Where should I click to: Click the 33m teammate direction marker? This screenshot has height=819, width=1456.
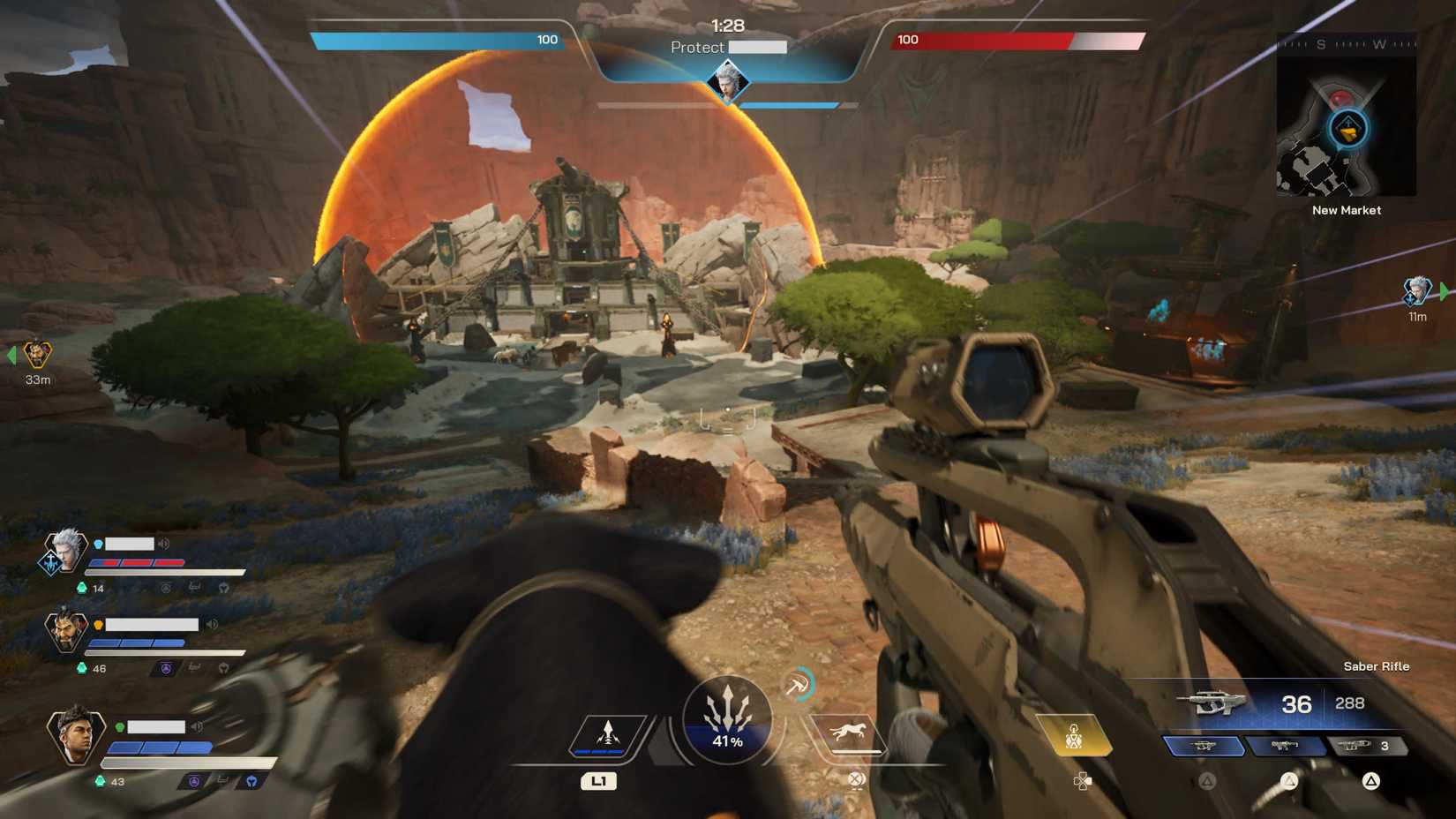click(37, 355)
